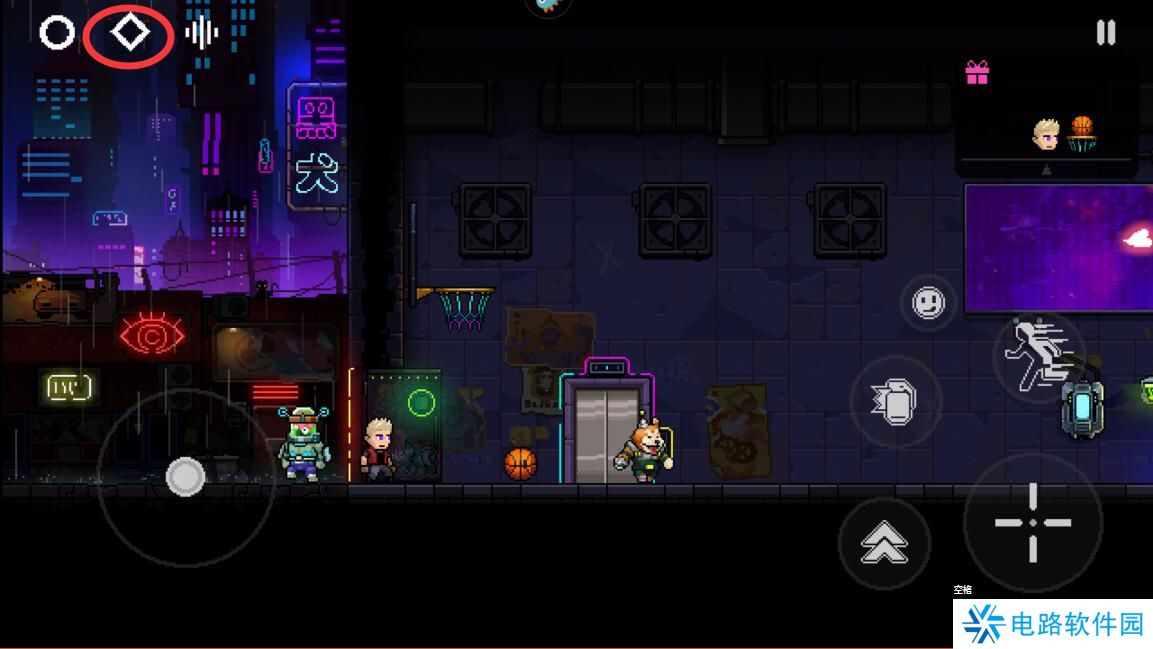
Task: Hit the double-arrow jump button
Action: 885,543
